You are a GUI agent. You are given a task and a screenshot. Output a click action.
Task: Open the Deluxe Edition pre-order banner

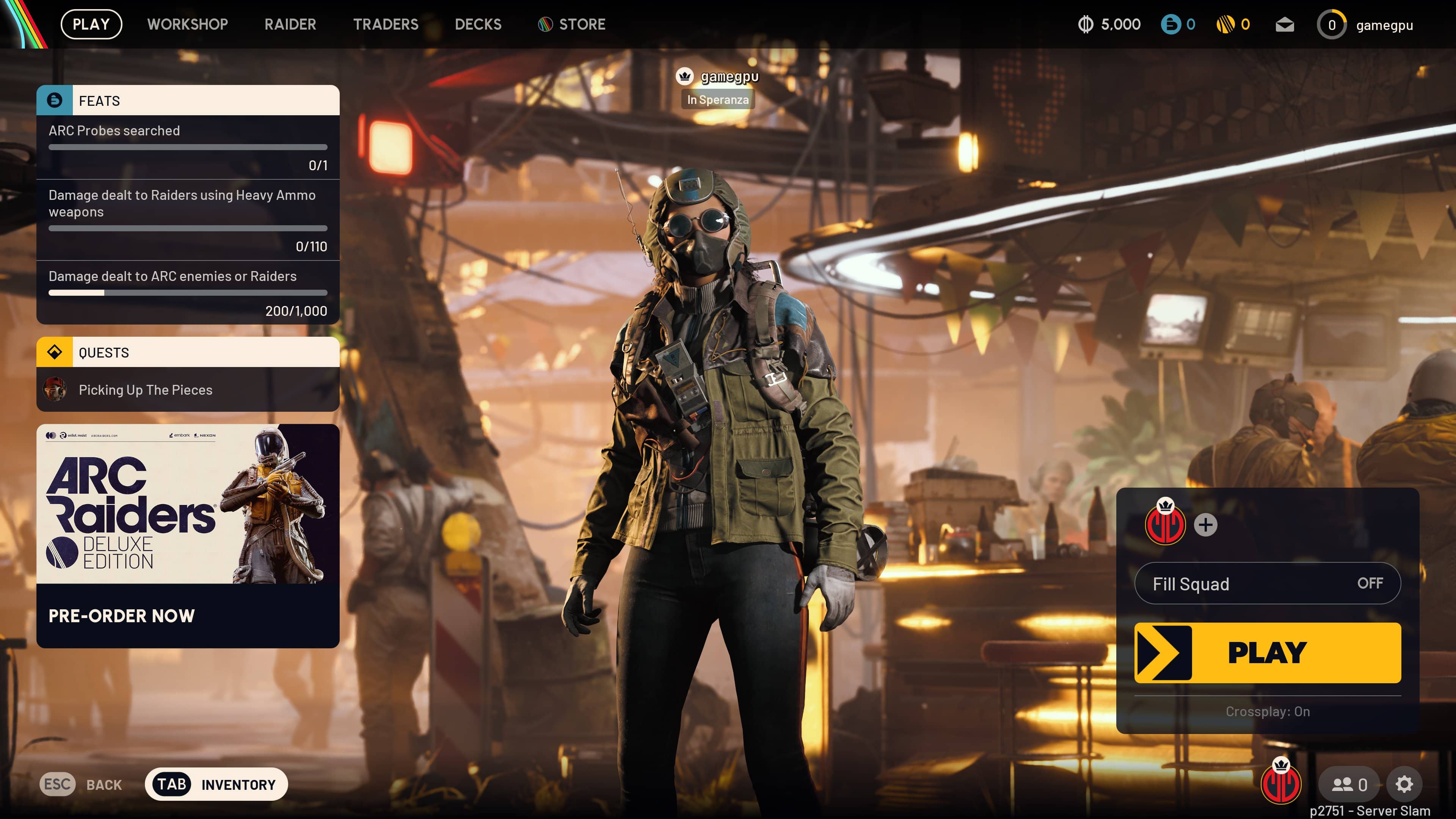tap(188, 535)
